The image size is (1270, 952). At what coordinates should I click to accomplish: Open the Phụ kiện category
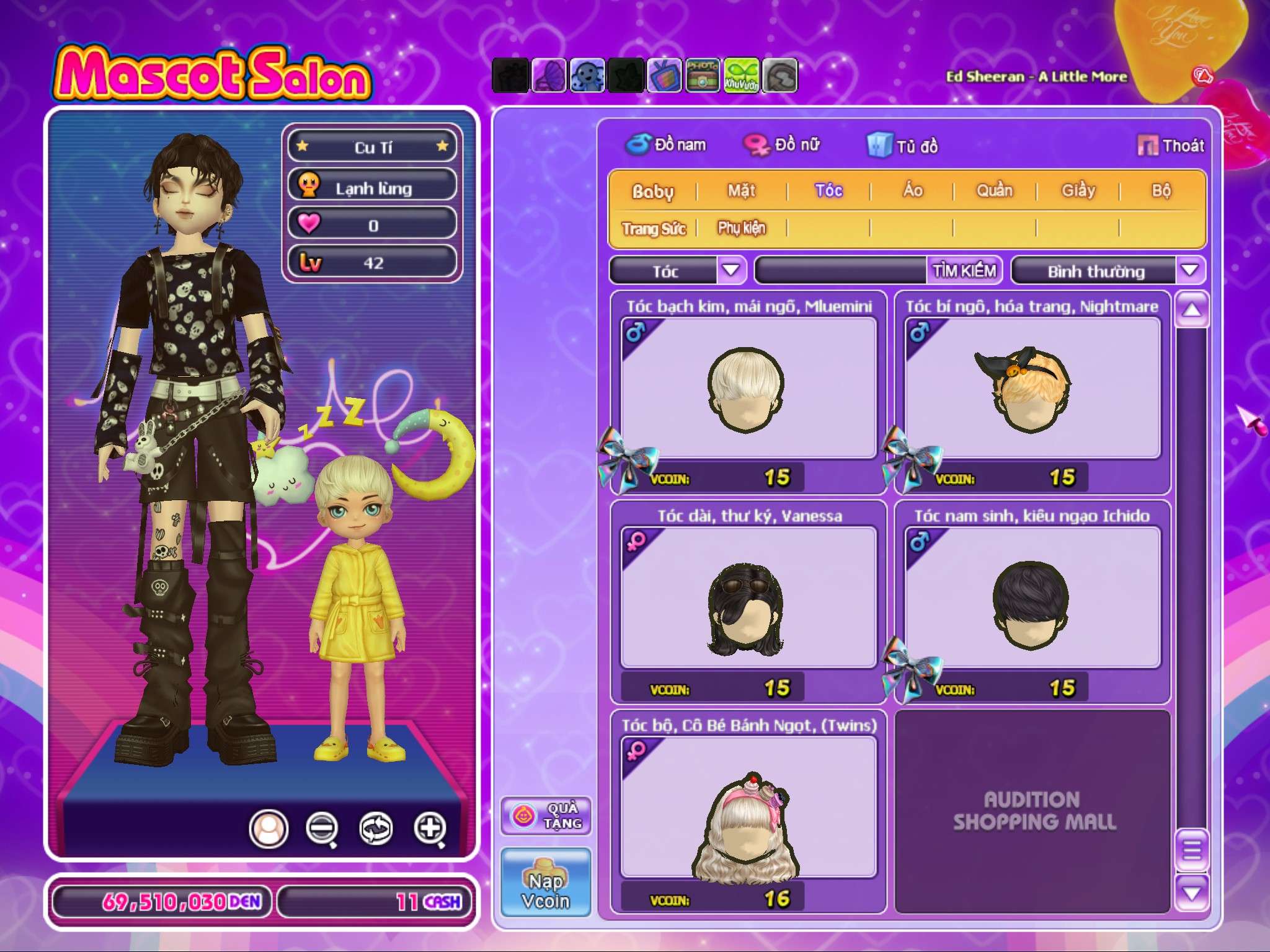coord(742,229)
